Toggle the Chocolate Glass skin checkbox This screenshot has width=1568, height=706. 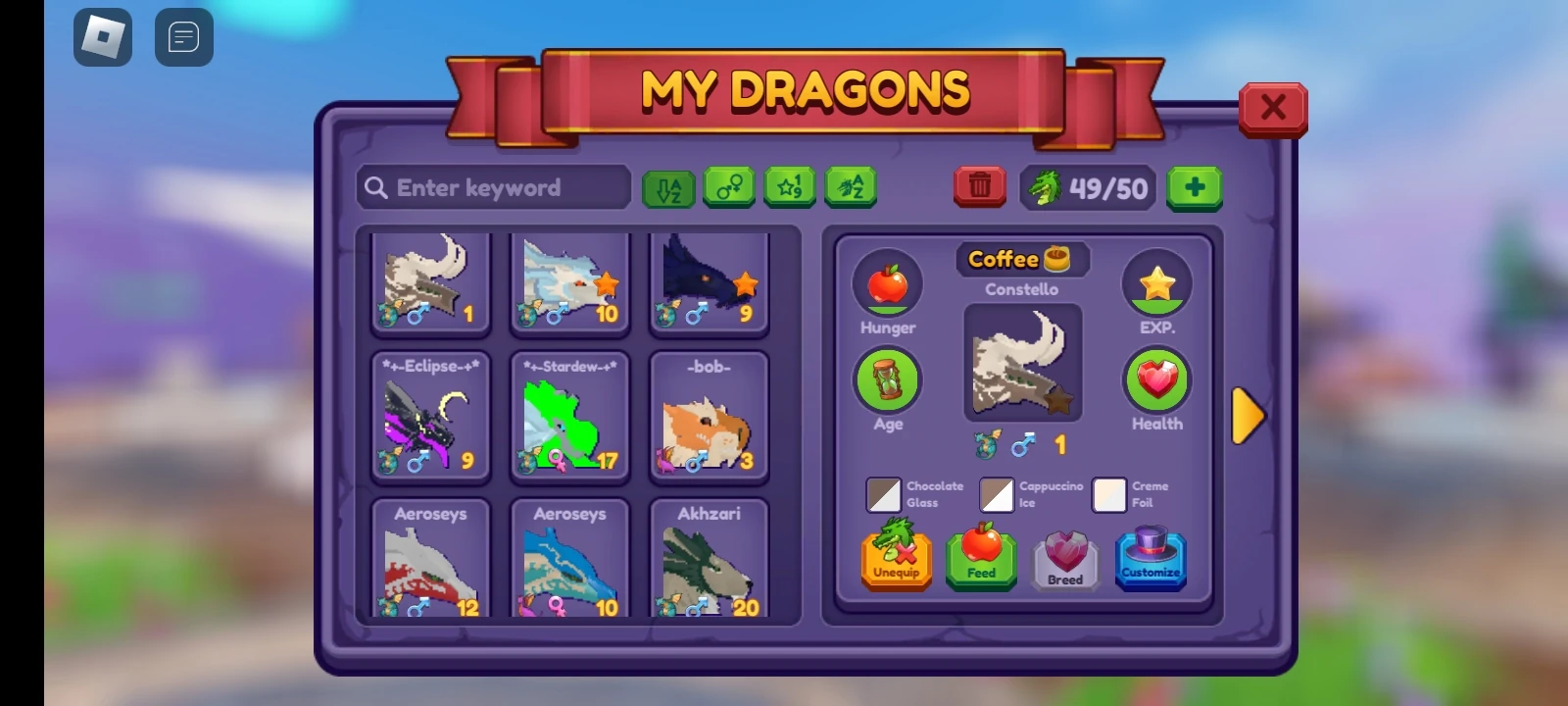click(883, 495)
